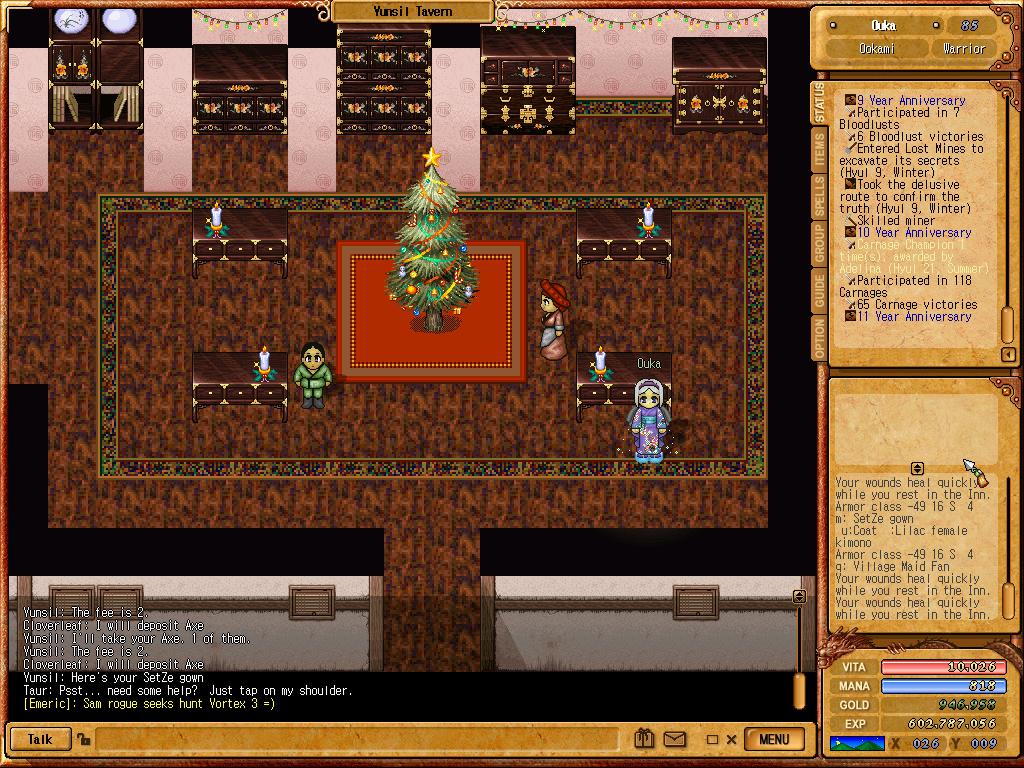
Task: Open the MENU button
Action: [774, 740]
